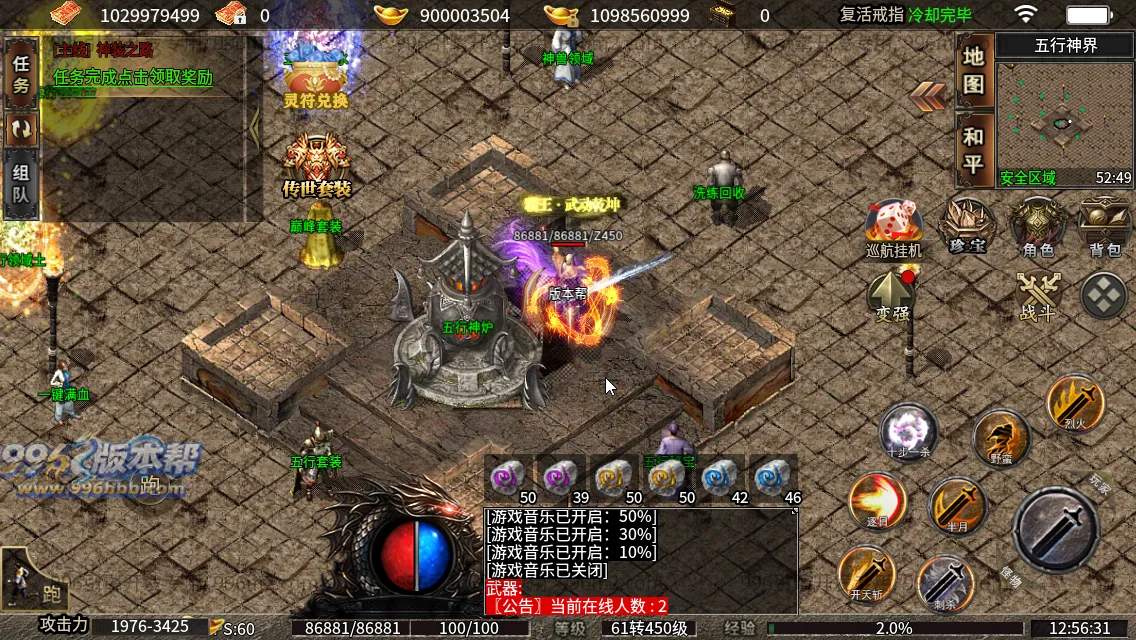Toggle the 和平 peace attack mode
The width and height of the screenshot is (1136, 640).
point(974,150)
